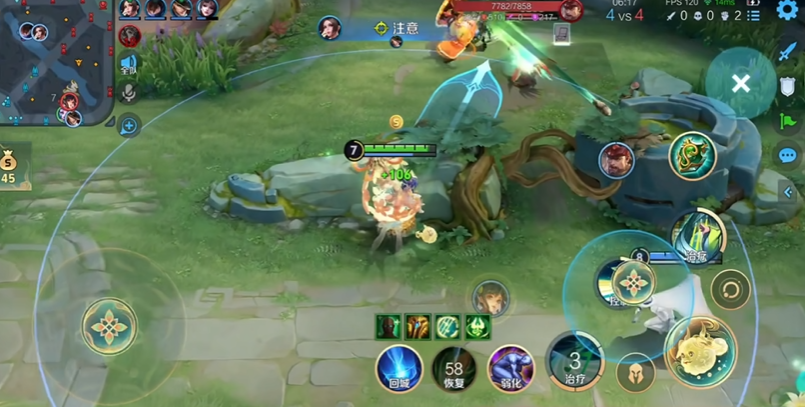The image size is (805, 407).
Task: Toggle the team voice speaker
Action: (129, 64)
